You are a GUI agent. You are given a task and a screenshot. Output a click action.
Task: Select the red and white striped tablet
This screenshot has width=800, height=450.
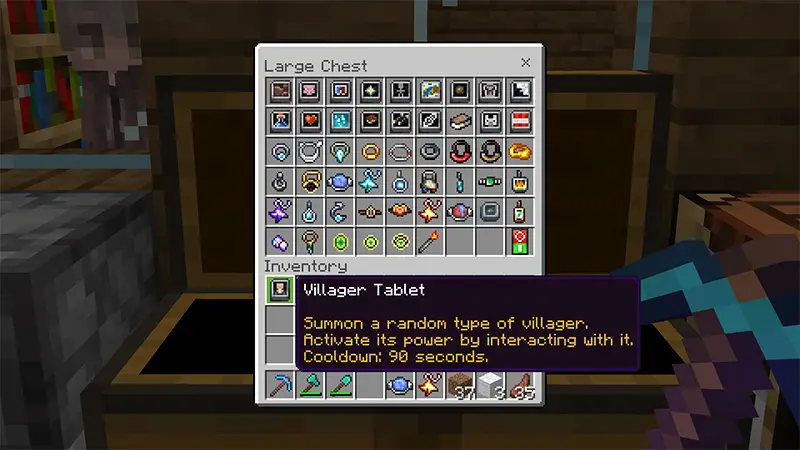click(521, 122)
